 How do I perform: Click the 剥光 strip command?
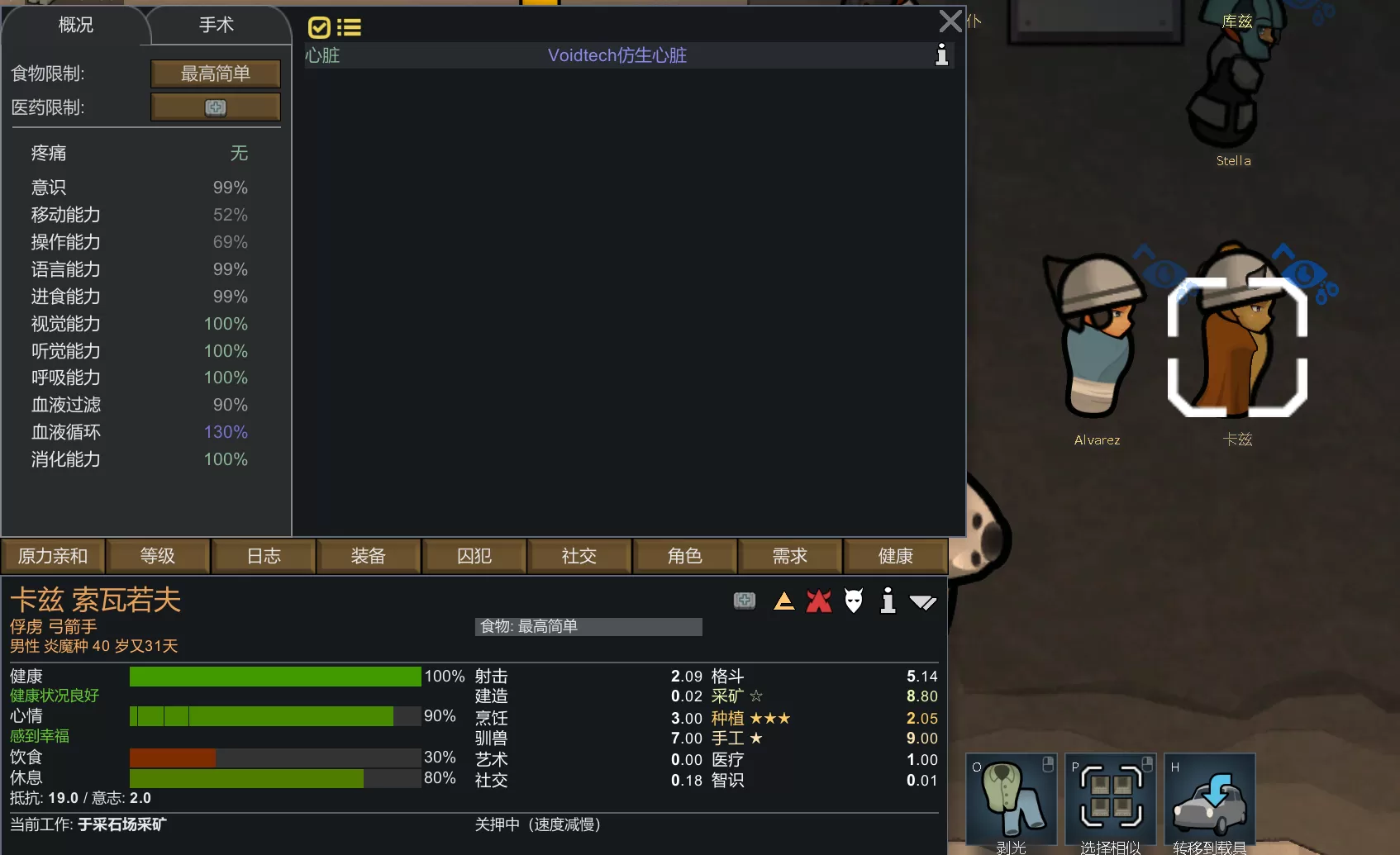(1012, 800)
